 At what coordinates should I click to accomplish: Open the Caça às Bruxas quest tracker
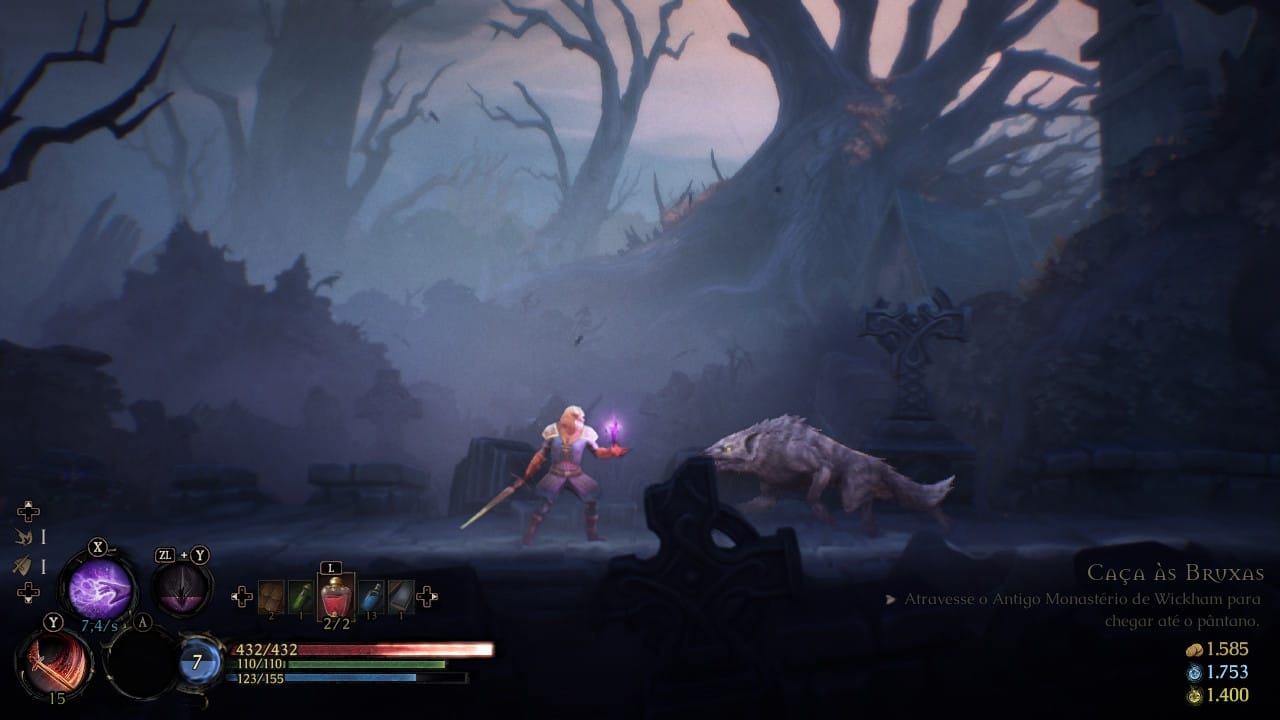[x=1175, y=574]
